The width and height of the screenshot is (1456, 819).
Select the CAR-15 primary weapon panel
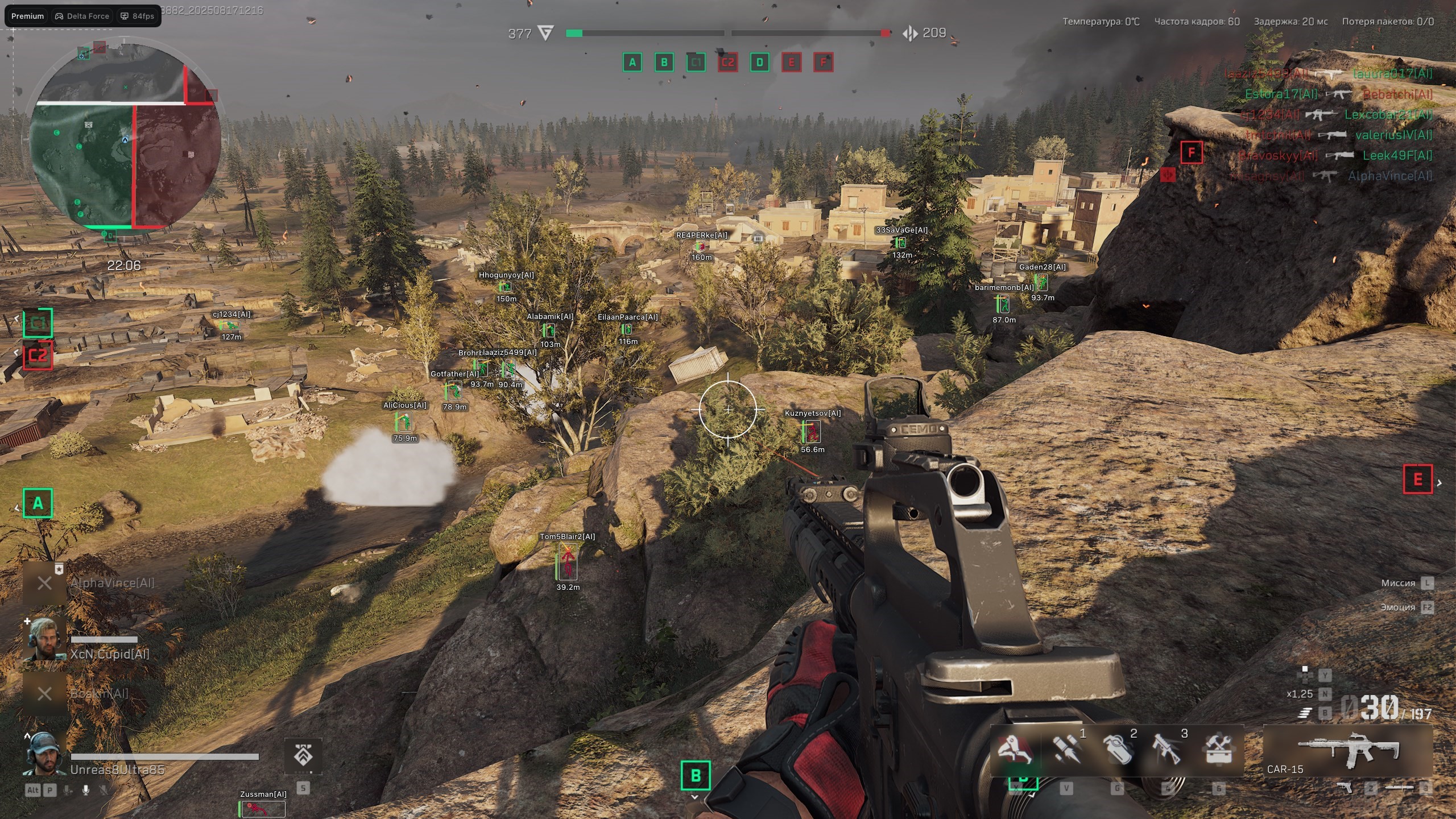[x=1347, y=751]
